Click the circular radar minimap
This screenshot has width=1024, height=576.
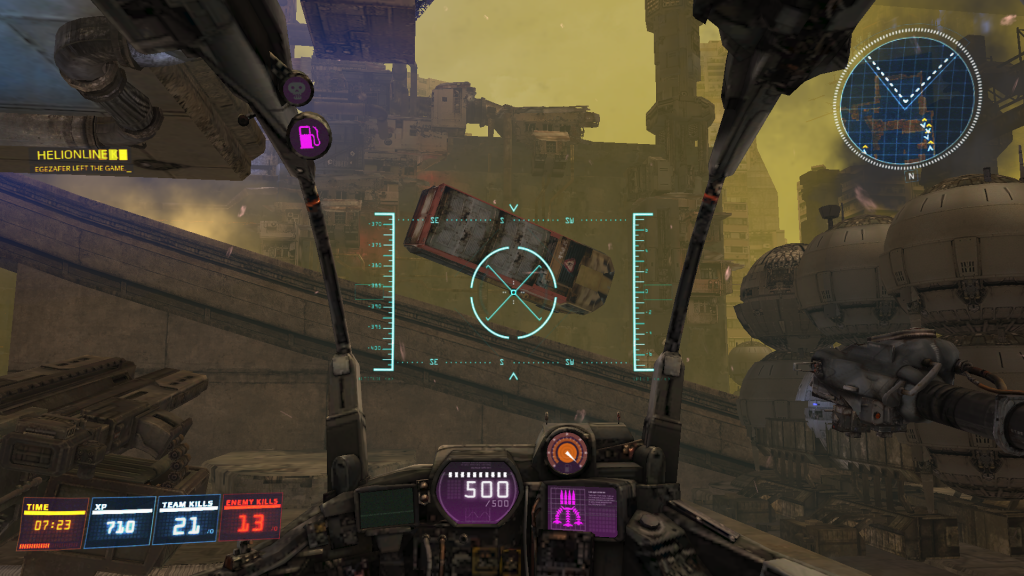tap(909, 98)
